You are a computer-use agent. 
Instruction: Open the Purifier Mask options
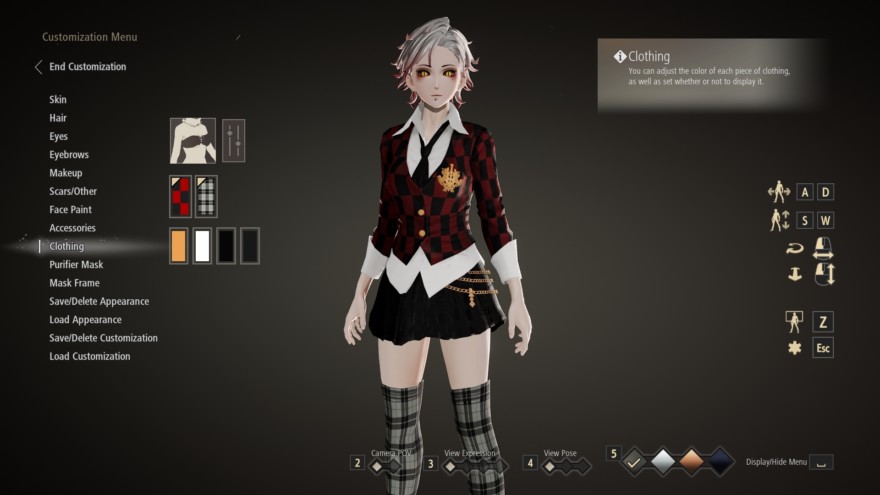(76, 265)
